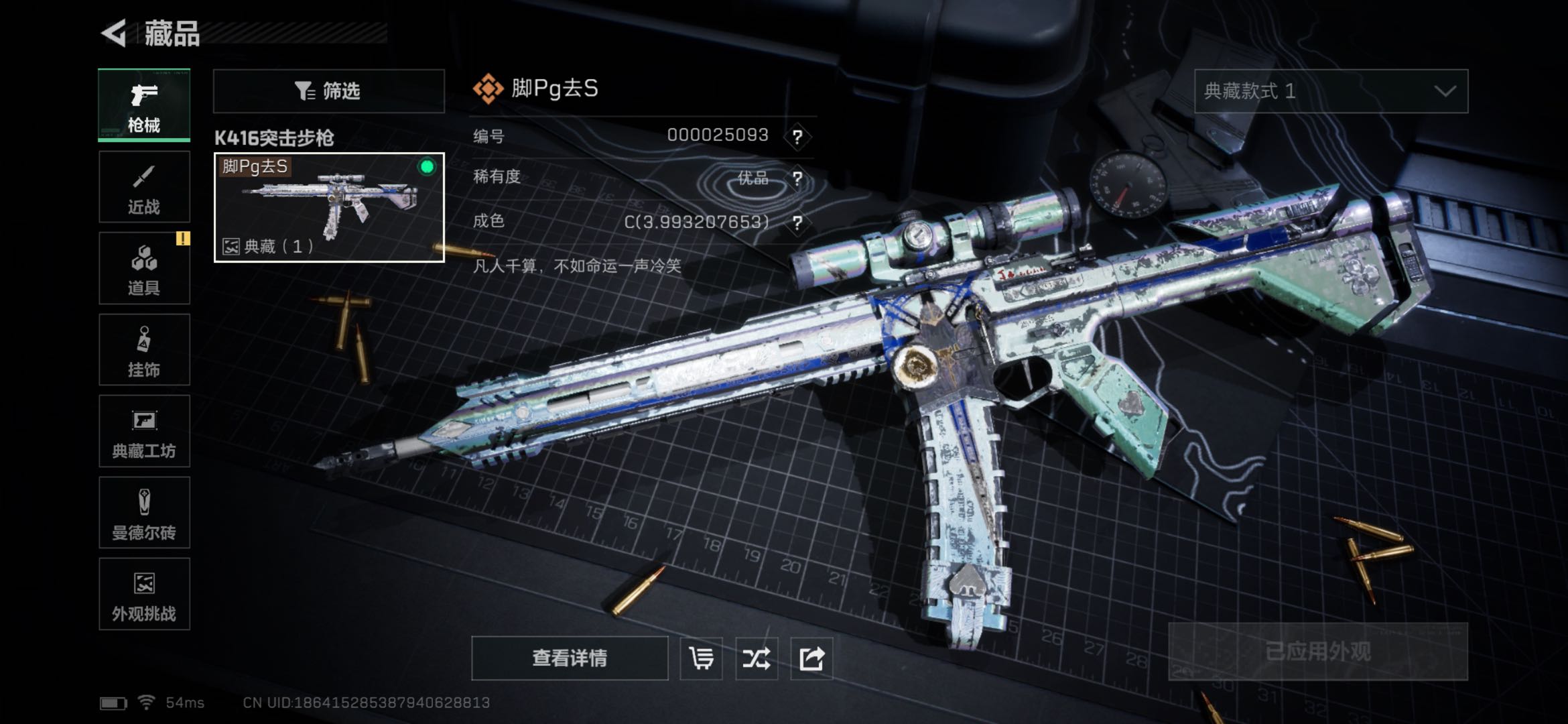1568x724 pixels.
Task: Switch to the 枪械 firearms tab
Action: click(144, 105)
